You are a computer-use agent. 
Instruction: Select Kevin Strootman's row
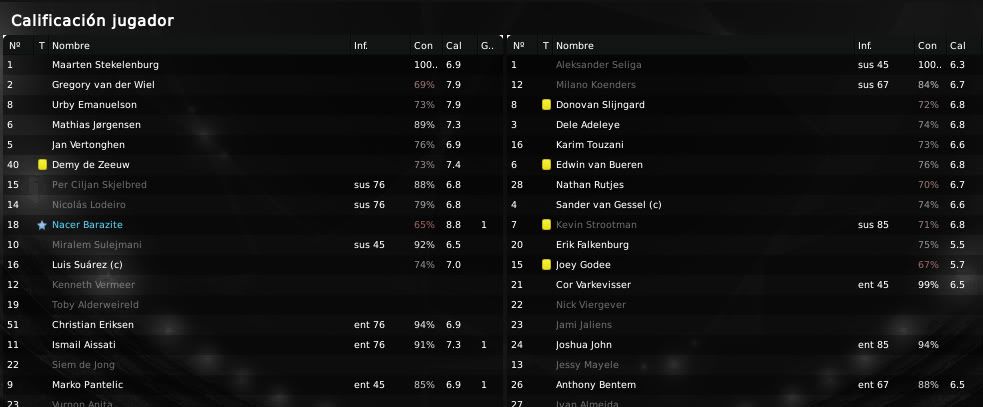596,225
